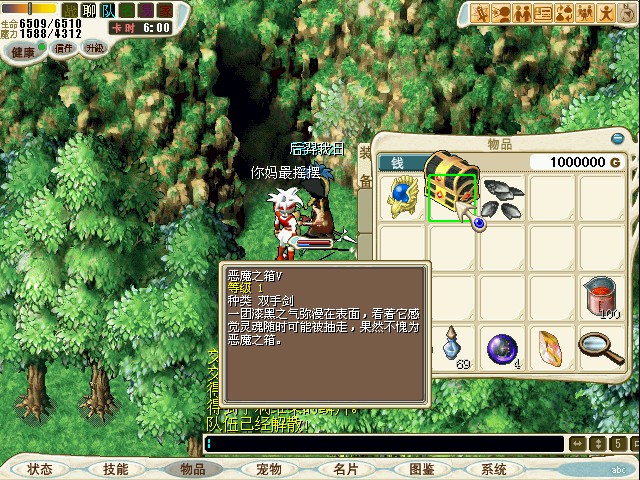Select the red potion pot item
Viewport: 640px width, 480px height.
coord(600,297)
